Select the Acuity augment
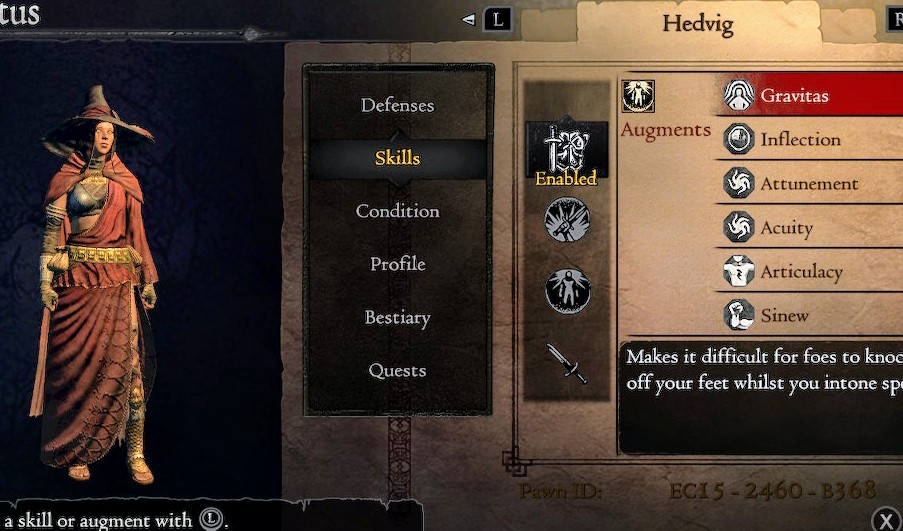903x531 pixels. [x=810, y=228]
